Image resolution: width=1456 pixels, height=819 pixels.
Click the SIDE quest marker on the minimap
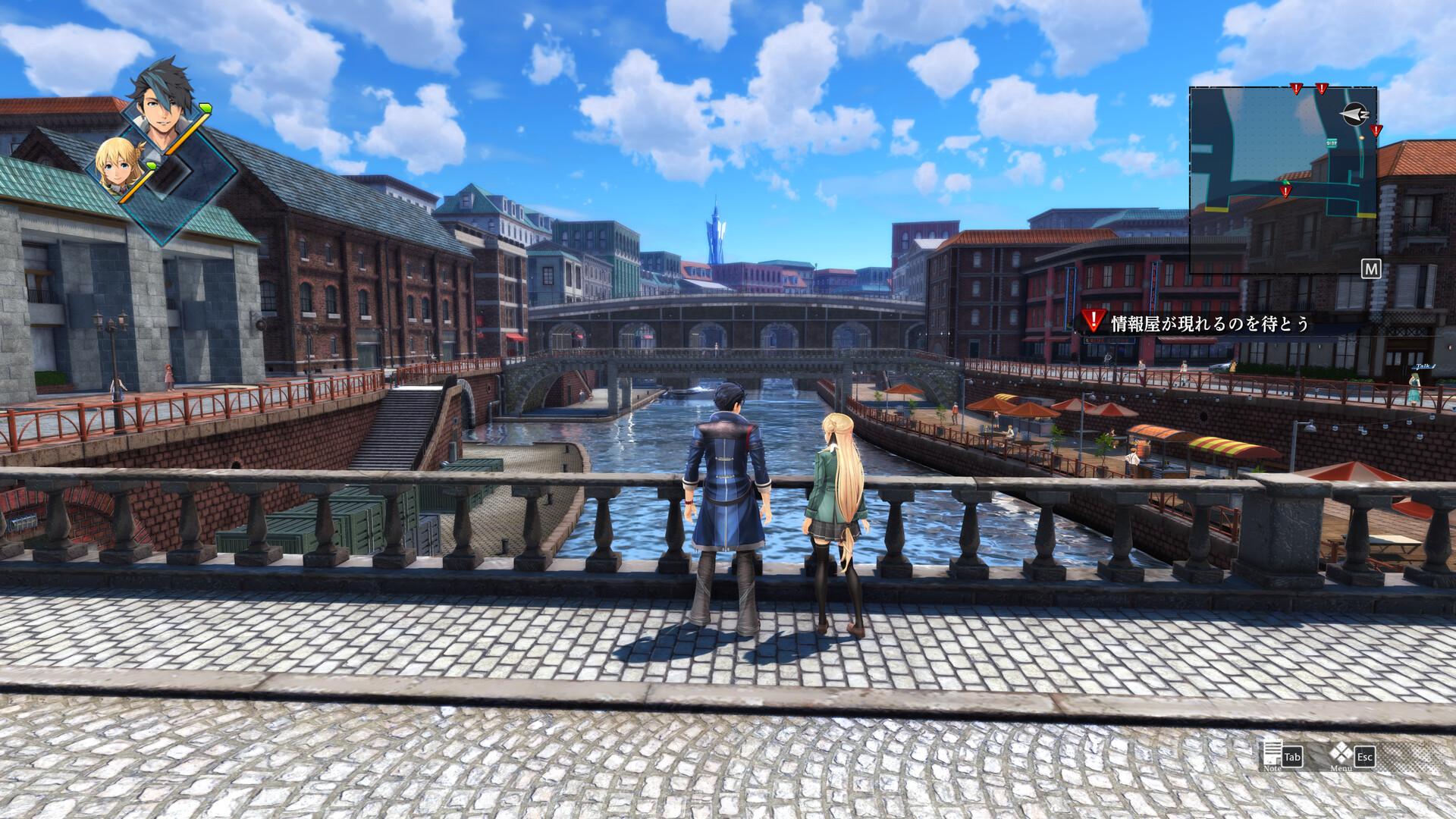coord(1331,143)
